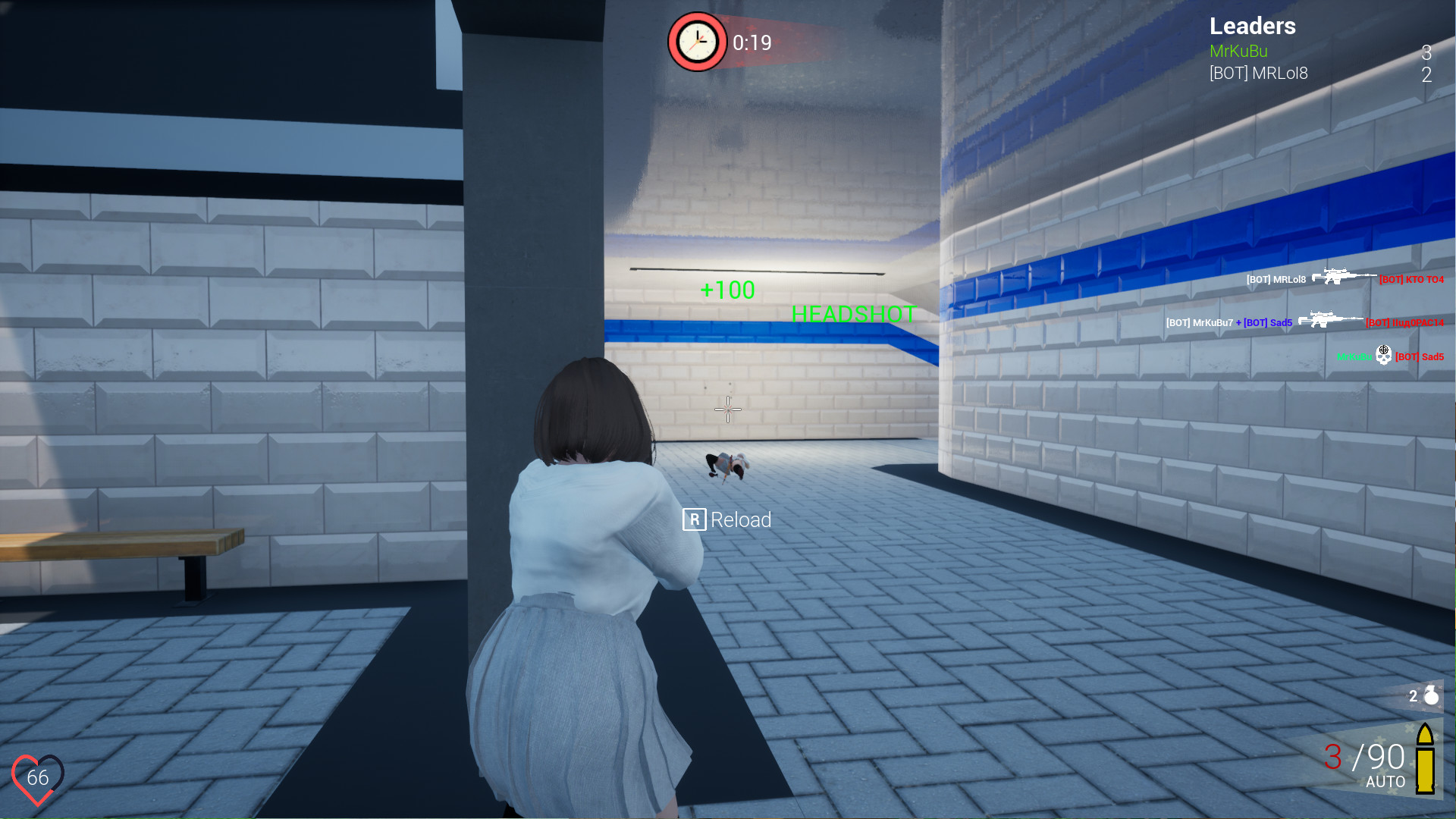Image resolution: width=1456 pixels, height=819 pixels.
Task: Click the +100 score popup
Action: pos(727,289)
